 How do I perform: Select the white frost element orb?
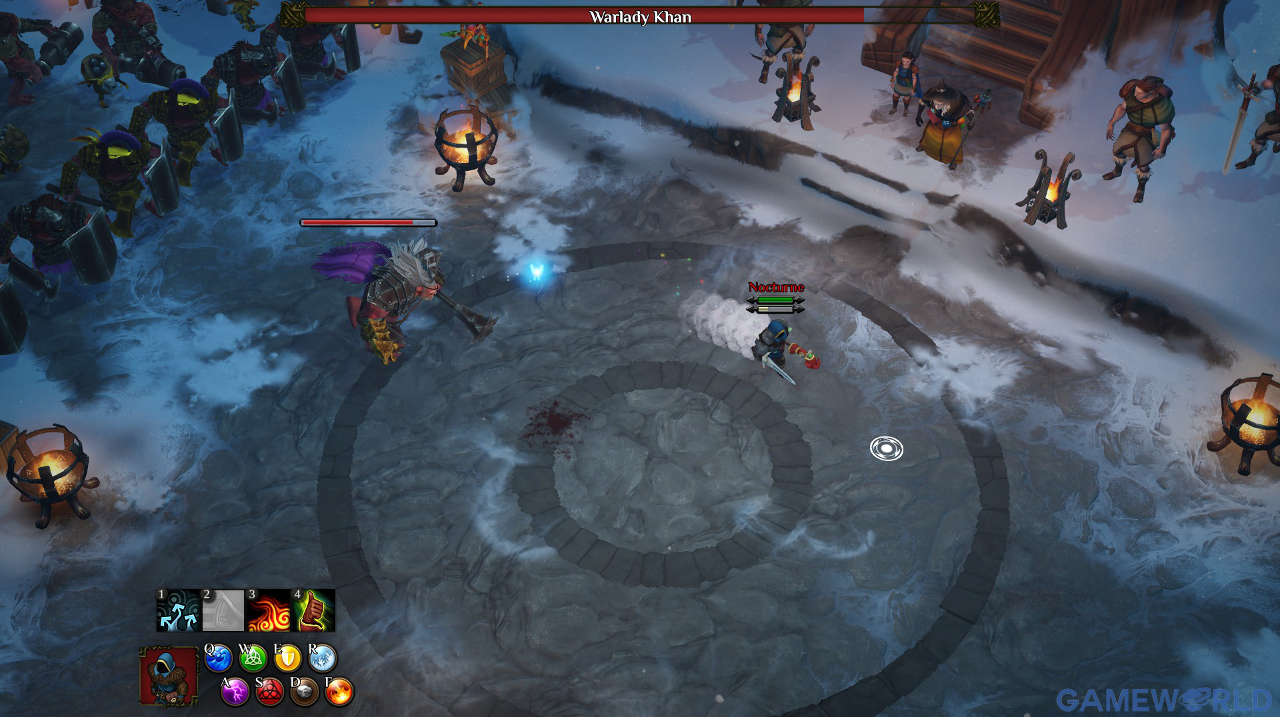tap(322, 658)
